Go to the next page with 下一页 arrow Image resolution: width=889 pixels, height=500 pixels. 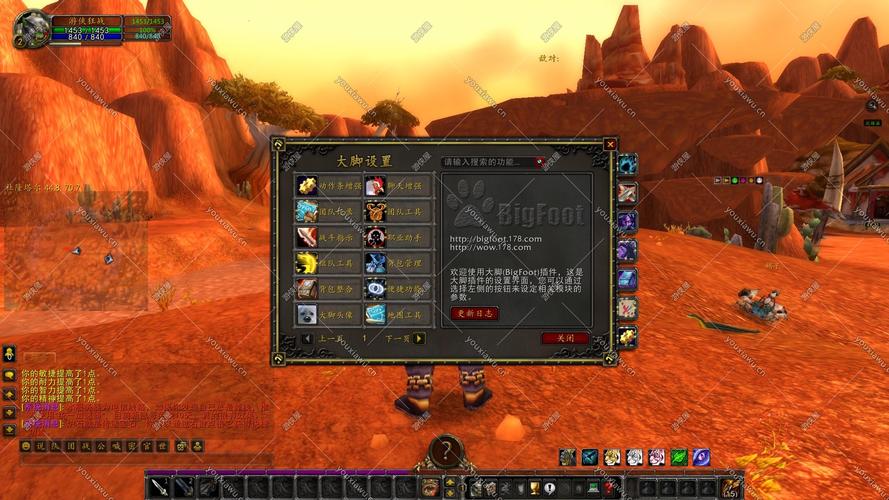[x=419, y=339]
